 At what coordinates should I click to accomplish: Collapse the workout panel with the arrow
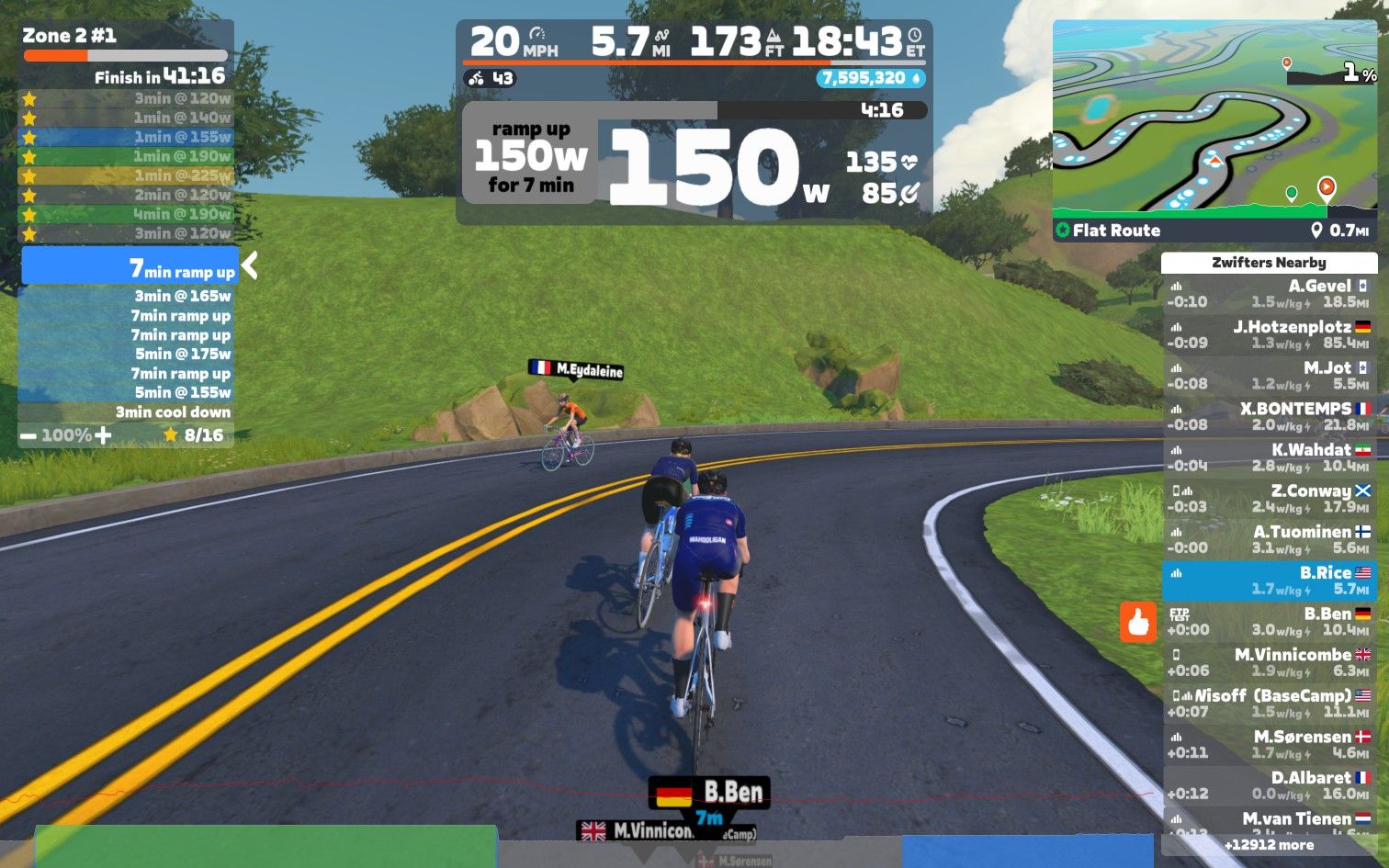(249, 266)
